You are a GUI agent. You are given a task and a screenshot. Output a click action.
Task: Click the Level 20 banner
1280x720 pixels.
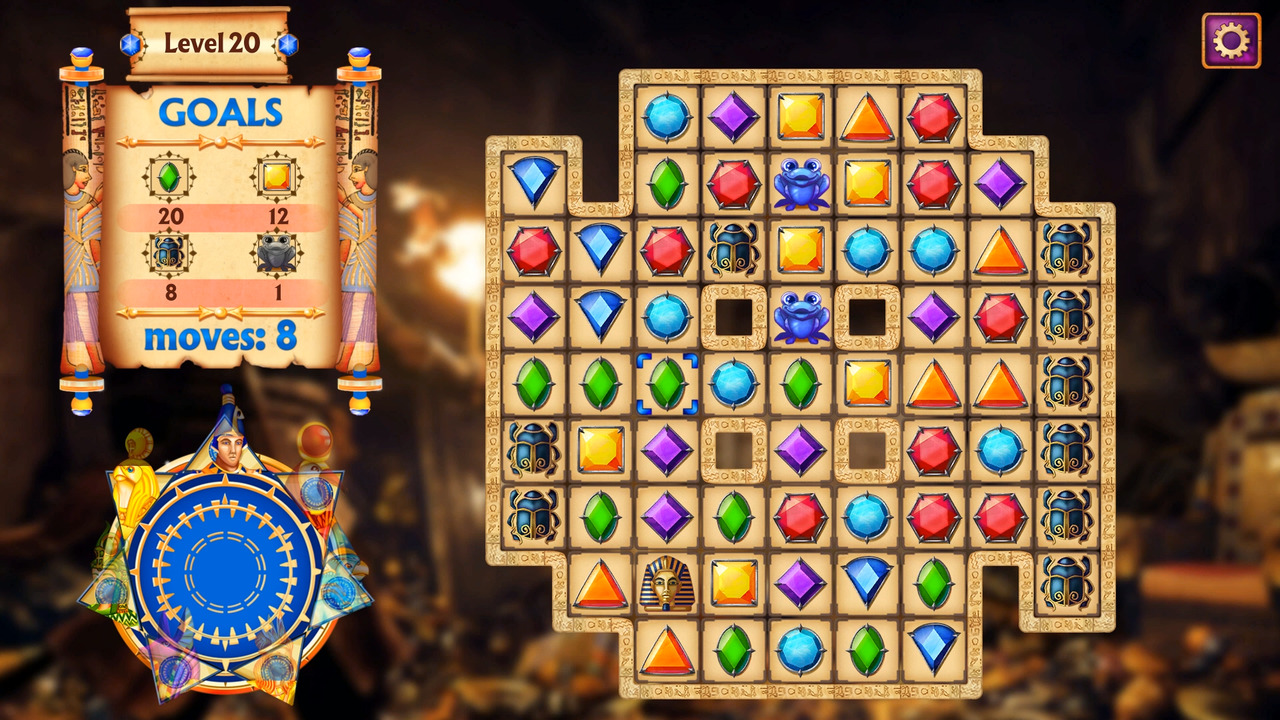coord(210,43)
